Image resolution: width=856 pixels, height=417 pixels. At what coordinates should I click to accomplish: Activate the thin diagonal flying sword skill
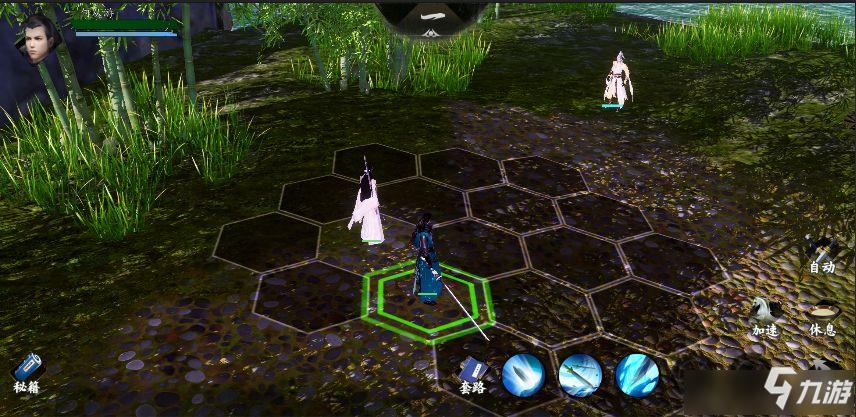[580, 375]
